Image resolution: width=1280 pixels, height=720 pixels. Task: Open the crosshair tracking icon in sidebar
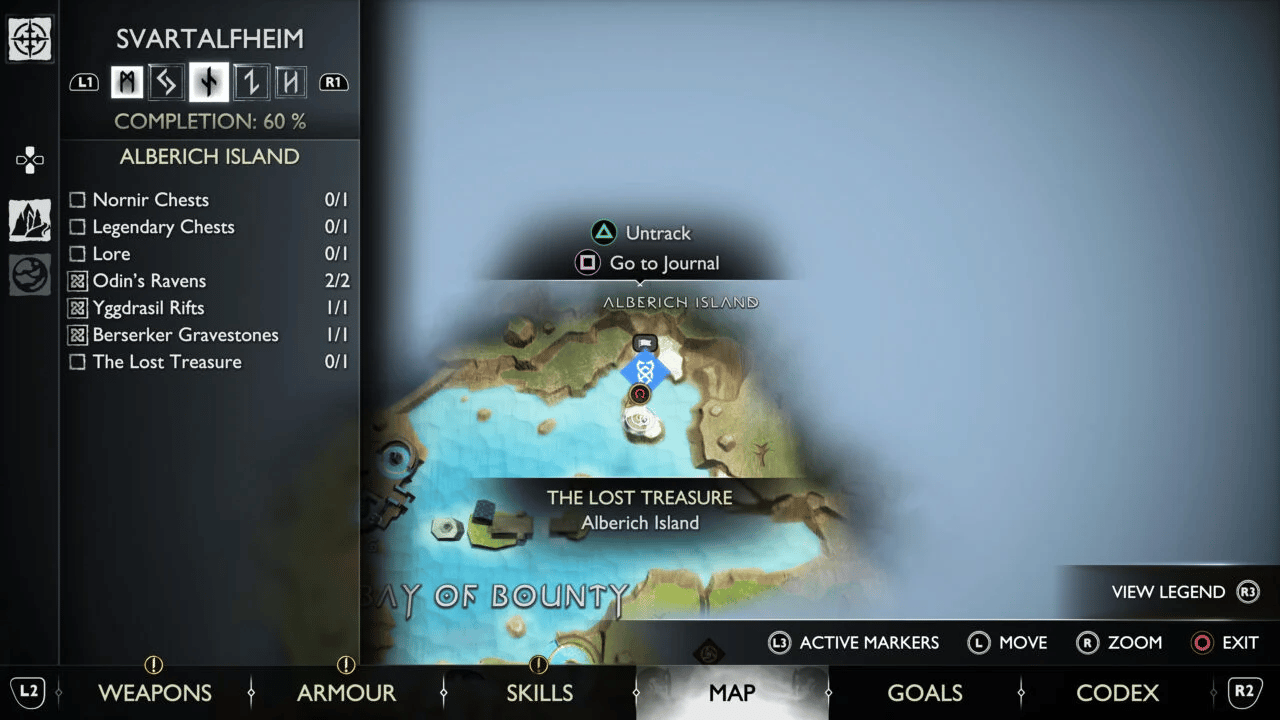coord(30,40)
